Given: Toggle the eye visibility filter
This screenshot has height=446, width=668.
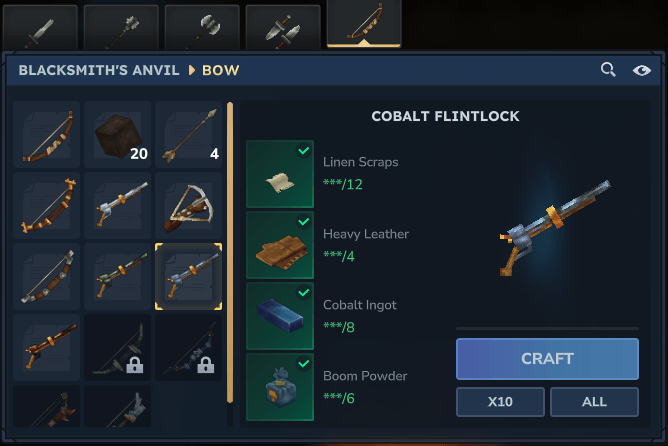Looking at the screenshot, I should pyautogui.click(x=642, y=70).
